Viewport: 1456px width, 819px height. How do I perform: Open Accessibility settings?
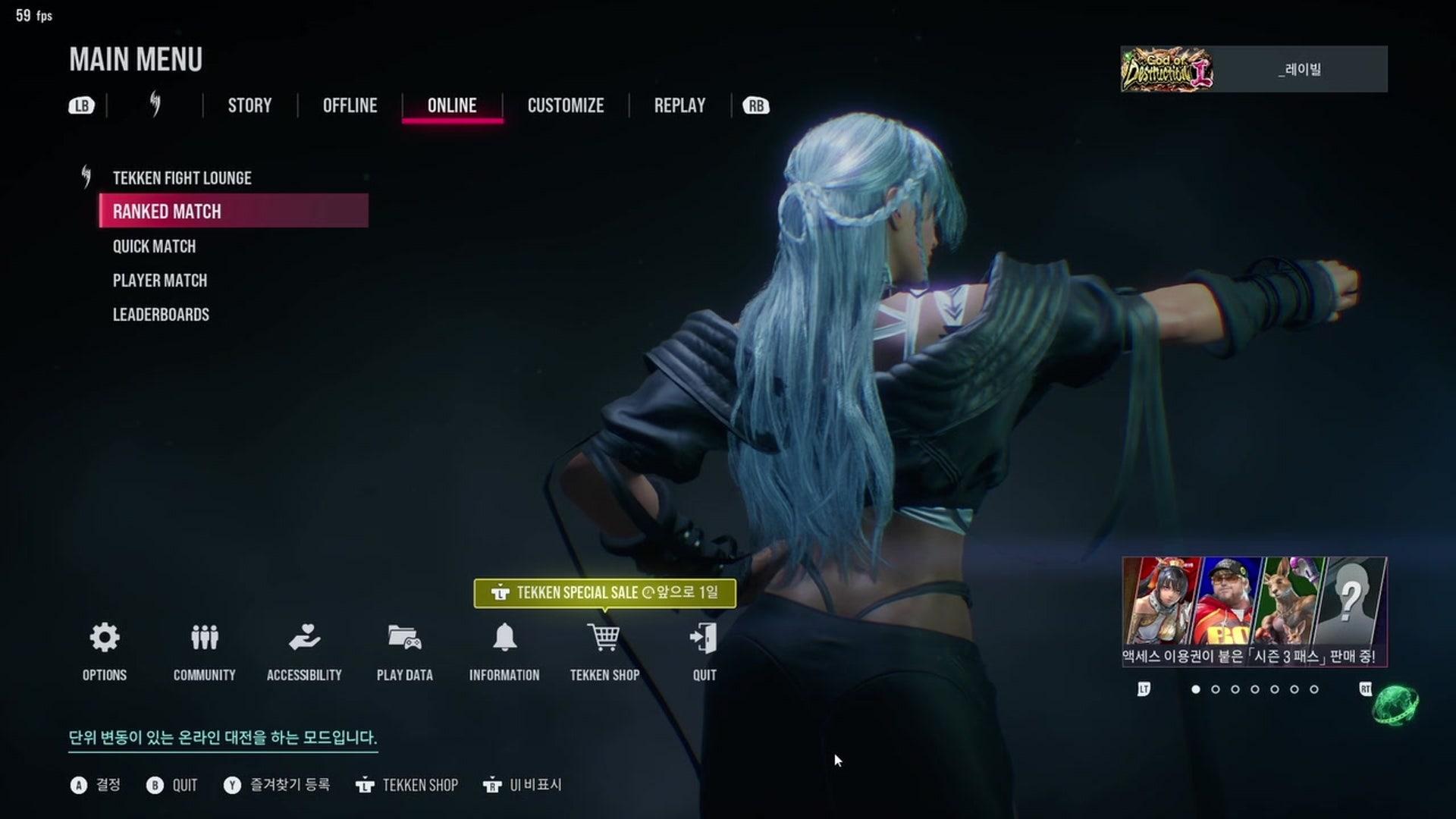(x=304, y=639)
